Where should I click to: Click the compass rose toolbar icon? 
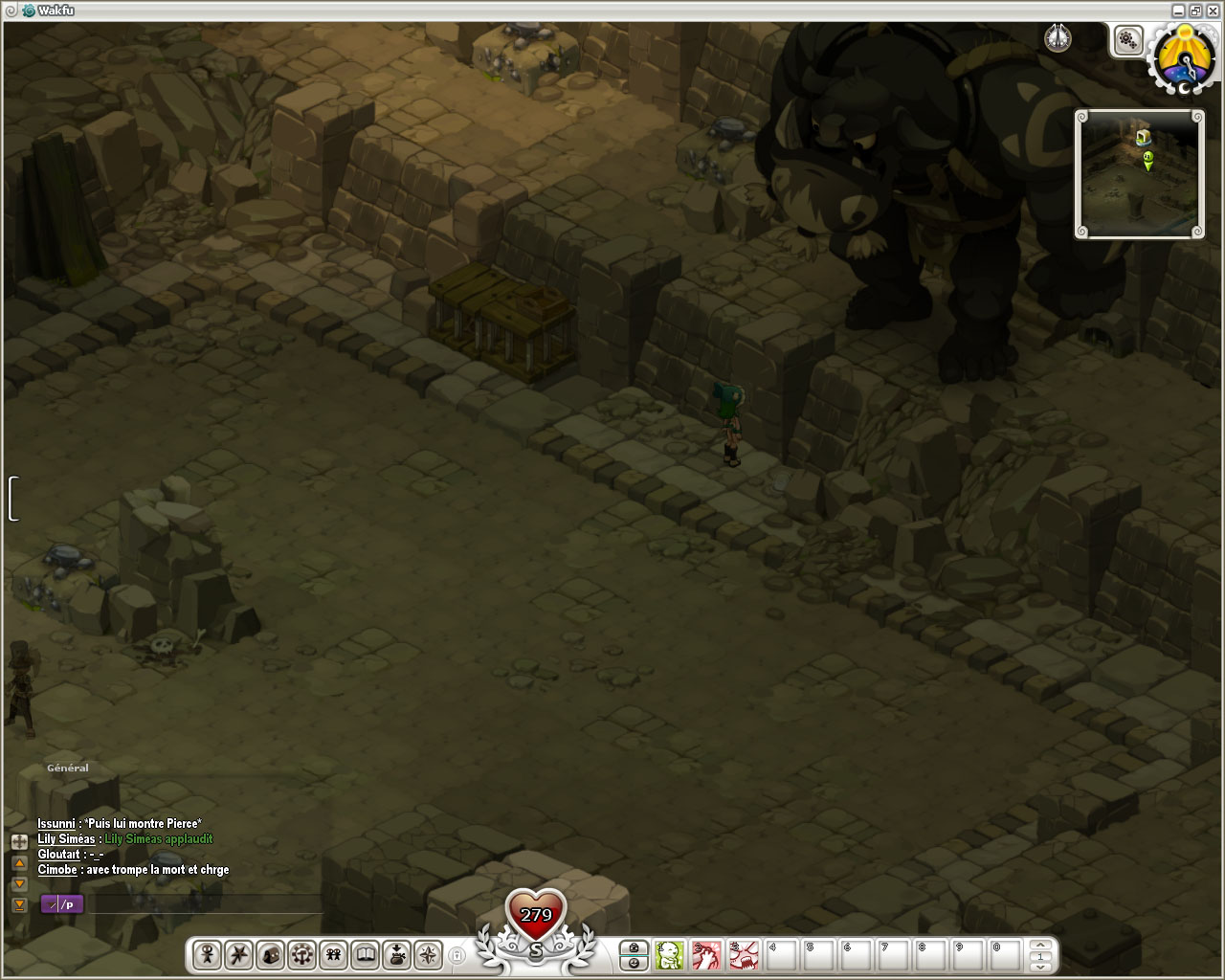(428, 954)
